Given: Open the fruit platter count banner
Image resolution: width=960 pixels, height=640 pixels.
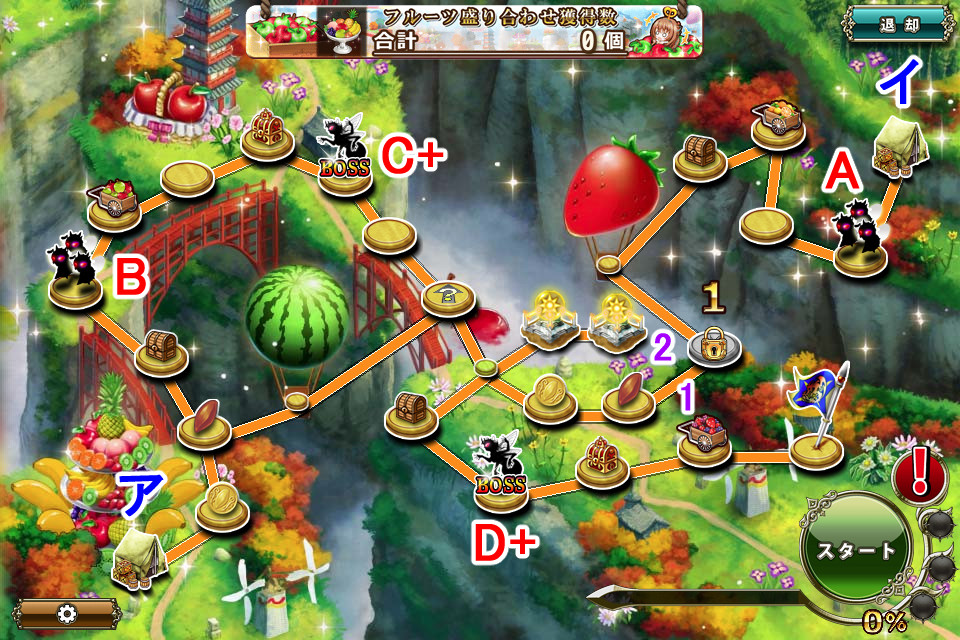Looking at the screenshot, I should 474,31.
